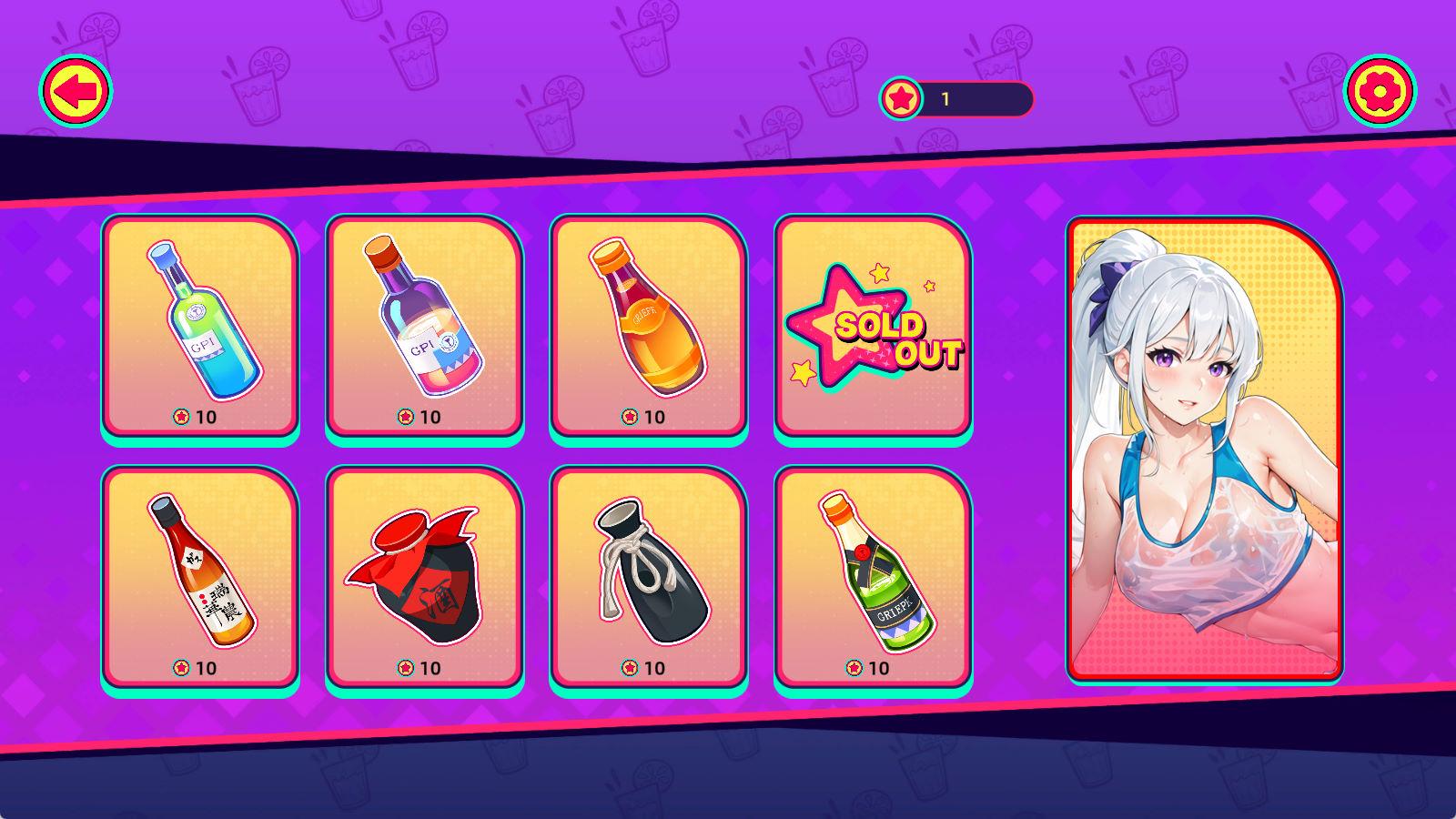Purchase the purple bottle with orange cork
The height and width of the screenshot is (819, 1456).
[424, 327]
